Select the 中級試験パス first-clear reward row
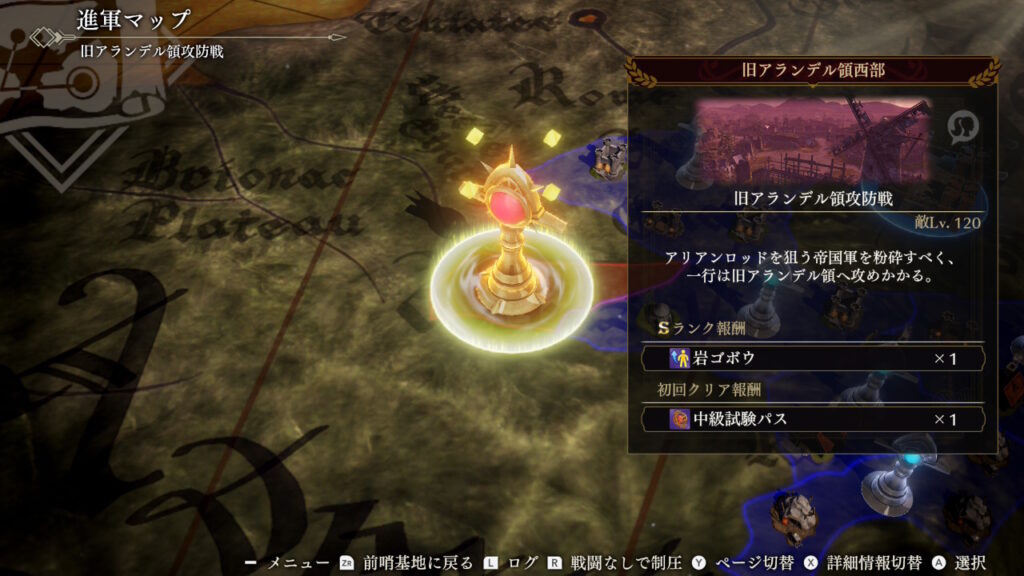The height and width of the screenshot is (576, 1024). pos(812,419)
